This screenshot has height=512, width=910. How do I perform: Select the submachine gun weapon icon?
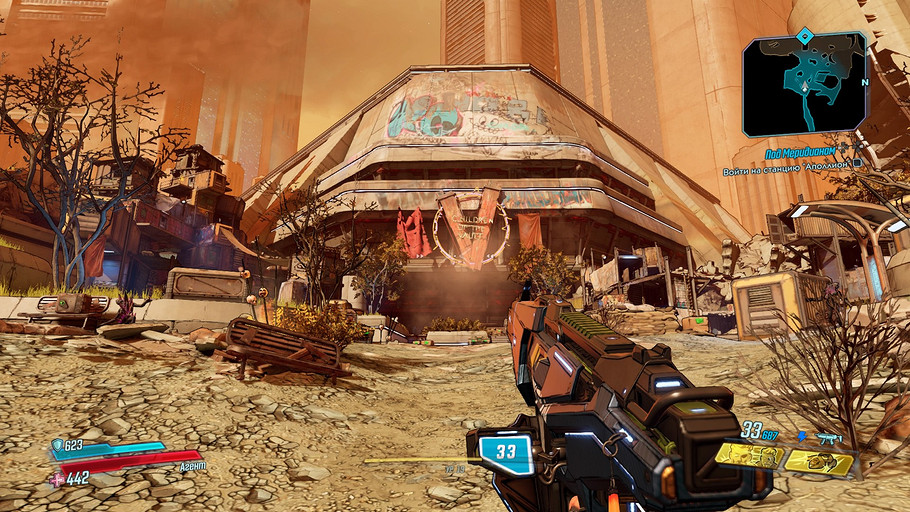pos(829,438)
